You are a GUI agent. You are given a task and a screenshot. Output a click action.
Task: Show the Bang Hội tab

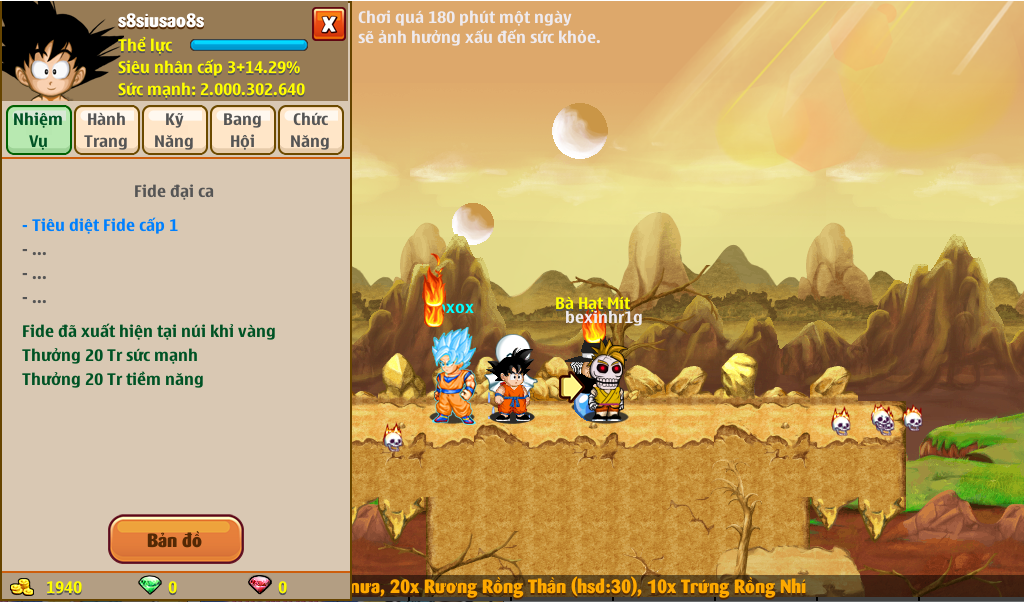(242, 130)
